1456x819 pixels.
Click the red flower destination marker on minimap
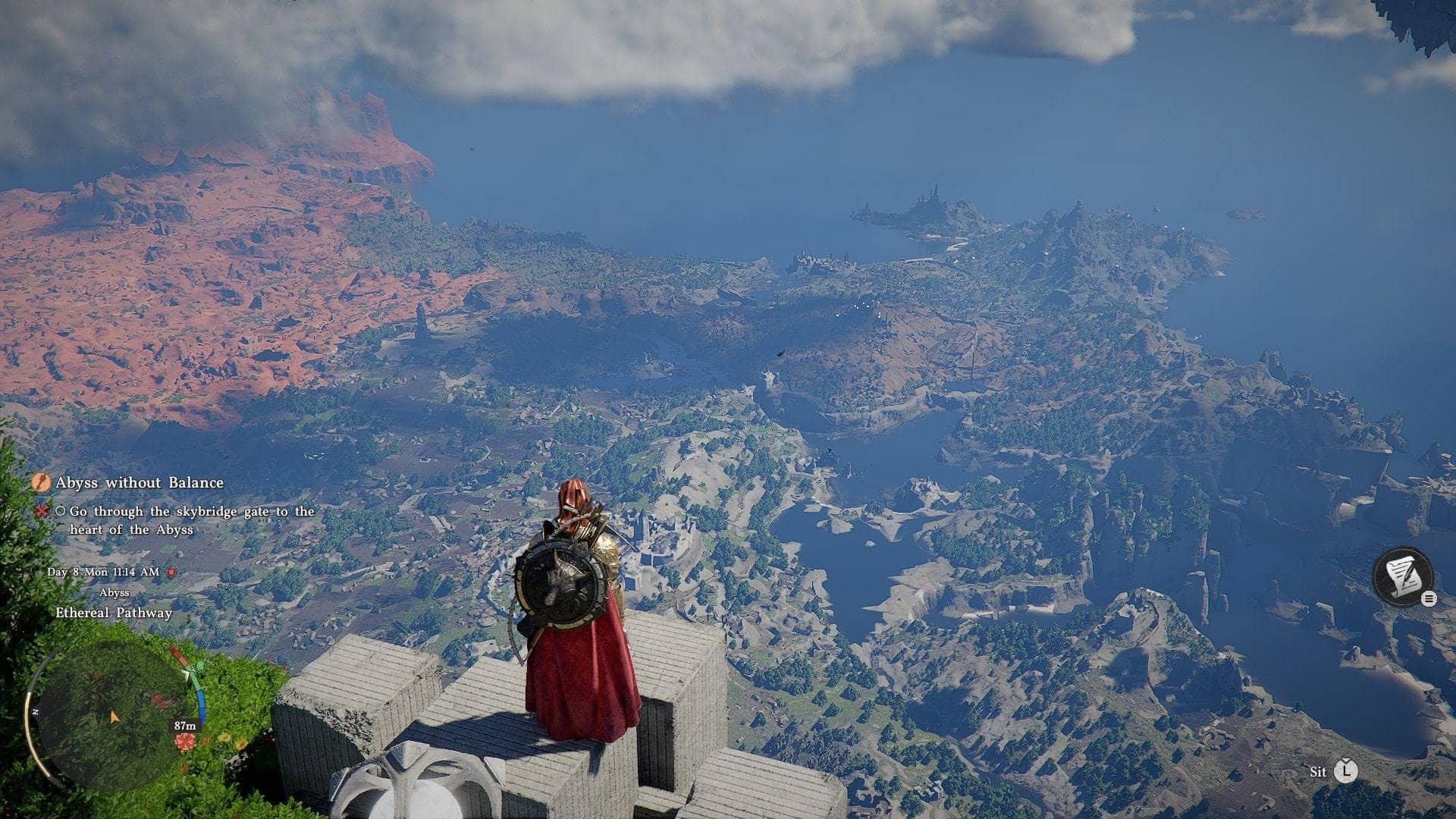(x=186, y=740)
